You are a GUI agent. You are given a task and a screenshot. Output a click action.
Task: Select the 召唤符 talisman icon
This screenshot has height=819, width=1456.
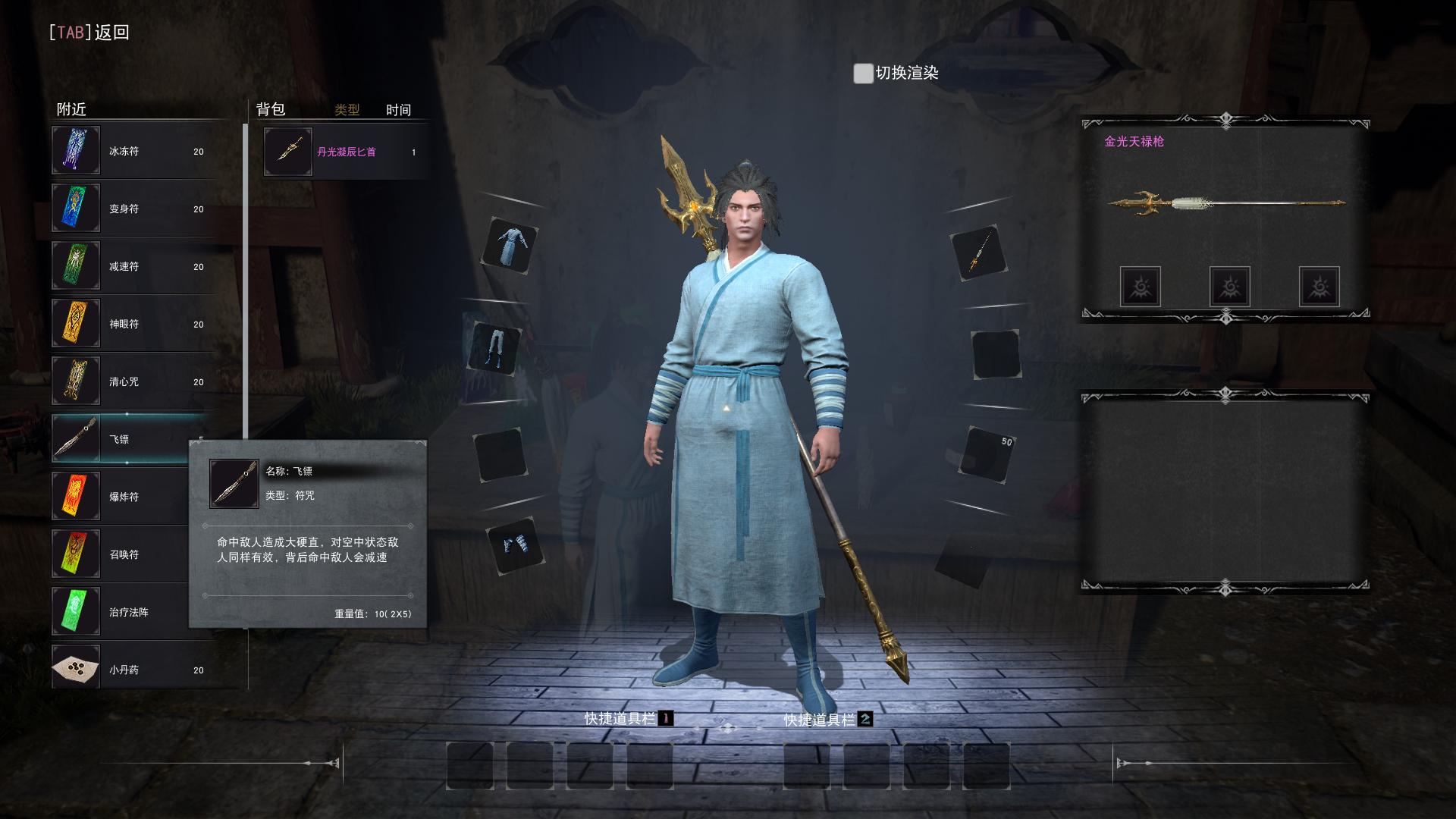click(x=76, y=554)
